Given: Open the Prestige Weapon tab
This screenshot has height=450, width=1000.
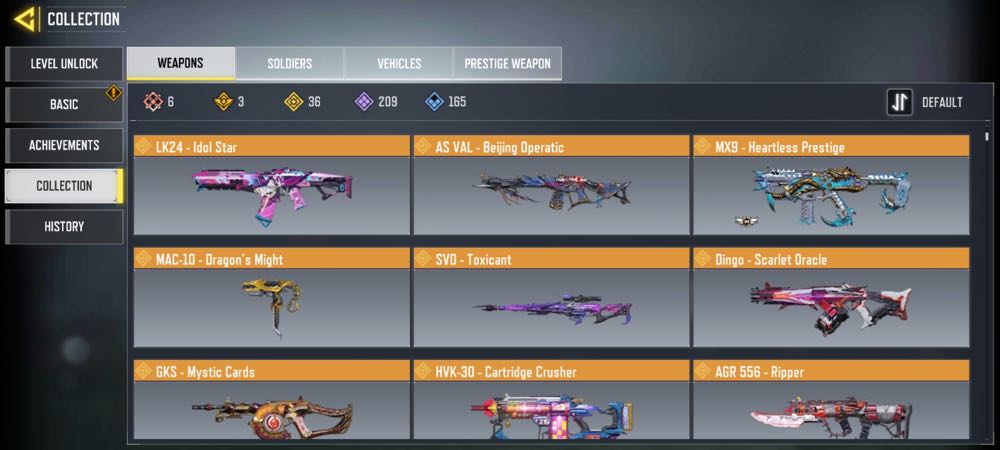Looking at the screenshot, I should 508,64.
